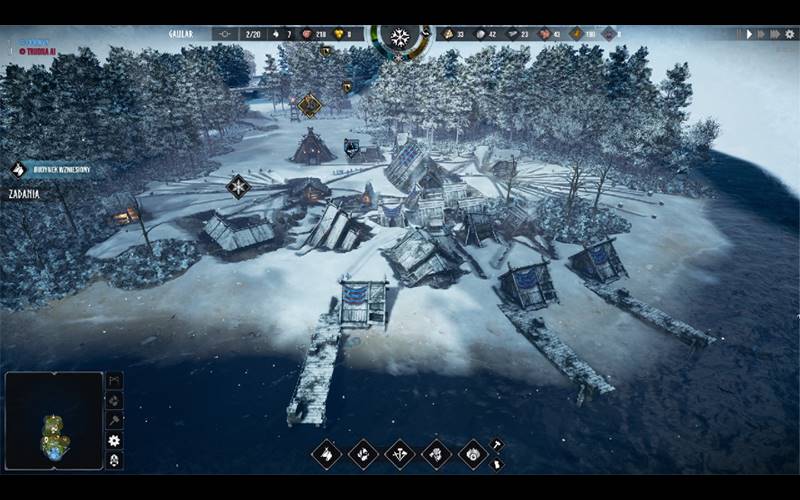Image resolution: width=800 pixels, height=500 pixels.
Task: Select the last diamond build category
Action: (x=472, y=454)
